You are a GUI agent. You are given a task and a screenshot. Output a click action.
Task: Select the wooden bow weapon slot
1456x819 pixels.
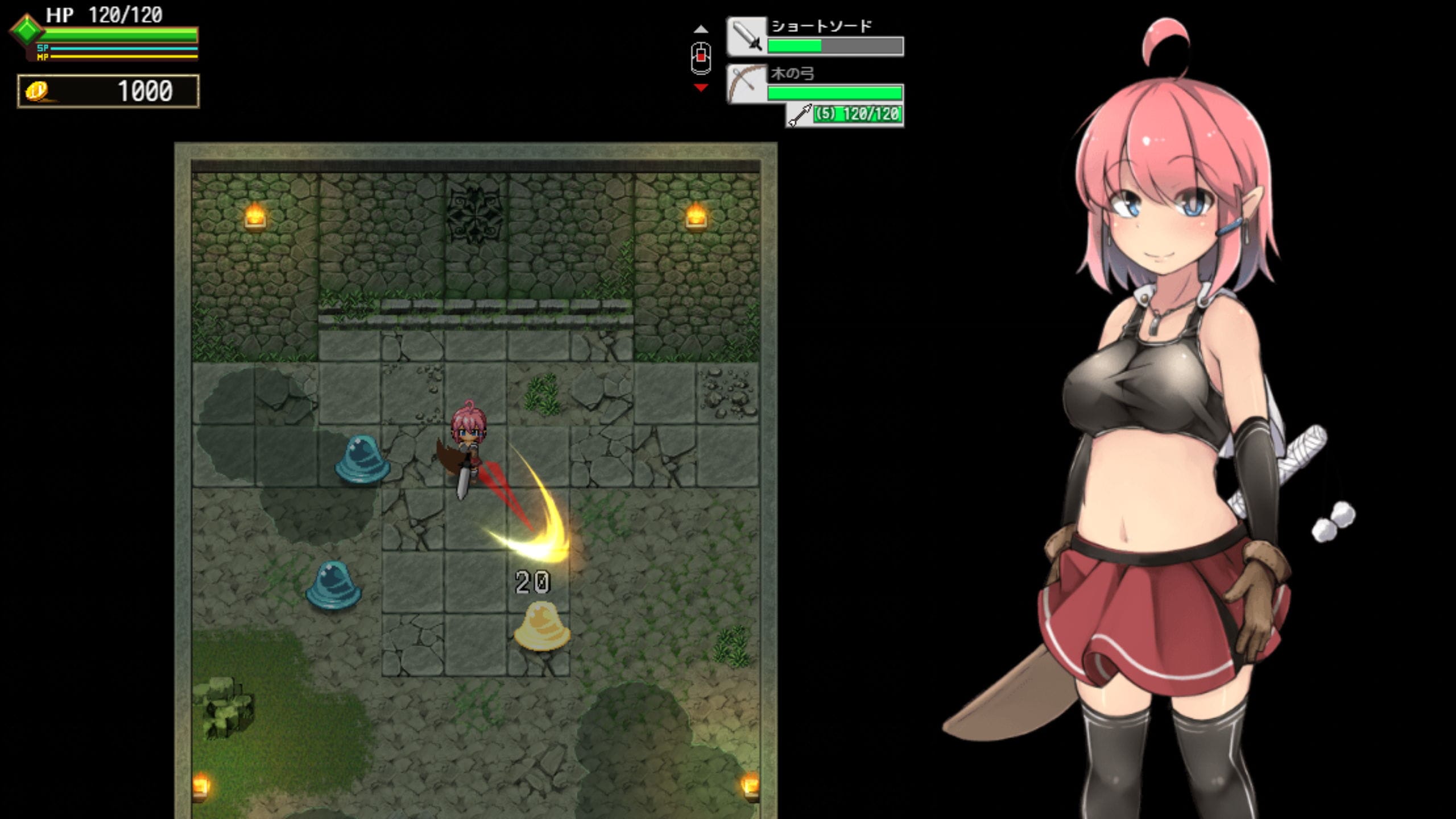click(x=747, y=84)
